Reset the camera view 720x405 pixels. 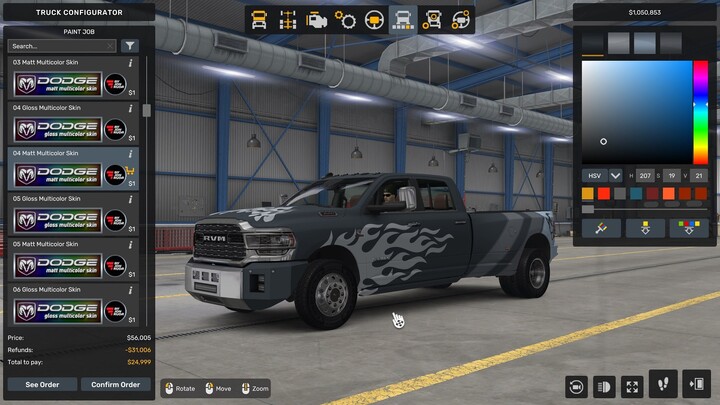coord(576,385)
